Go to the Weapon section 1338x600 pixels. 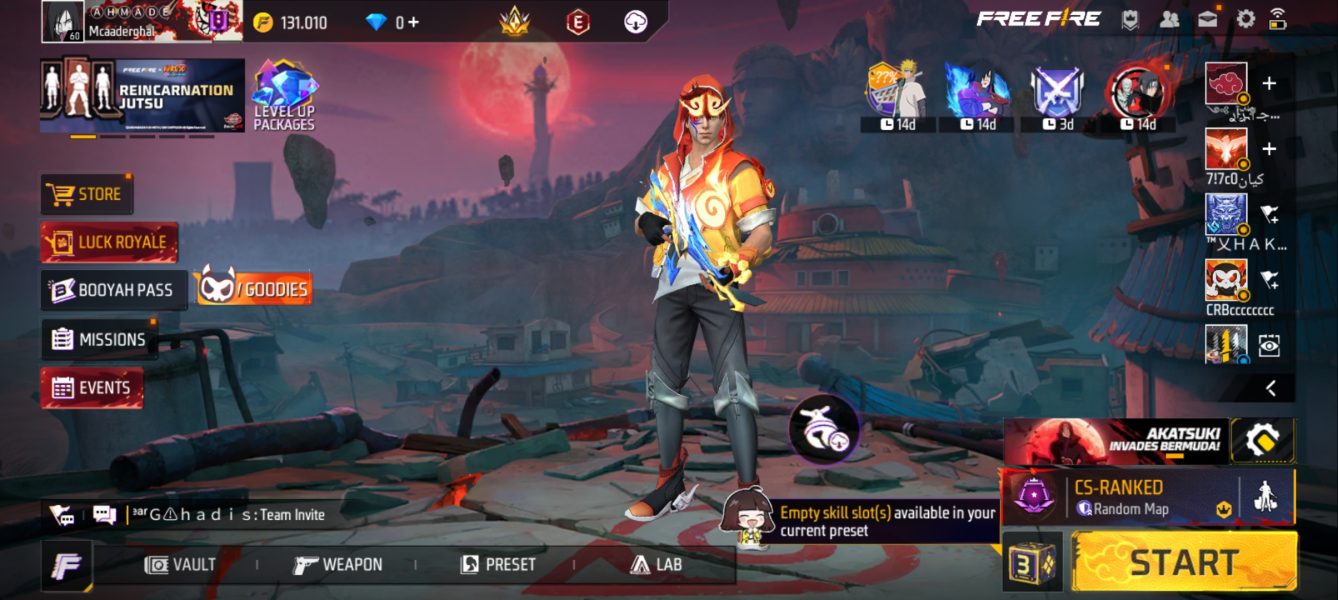click(x=338, y=565)
